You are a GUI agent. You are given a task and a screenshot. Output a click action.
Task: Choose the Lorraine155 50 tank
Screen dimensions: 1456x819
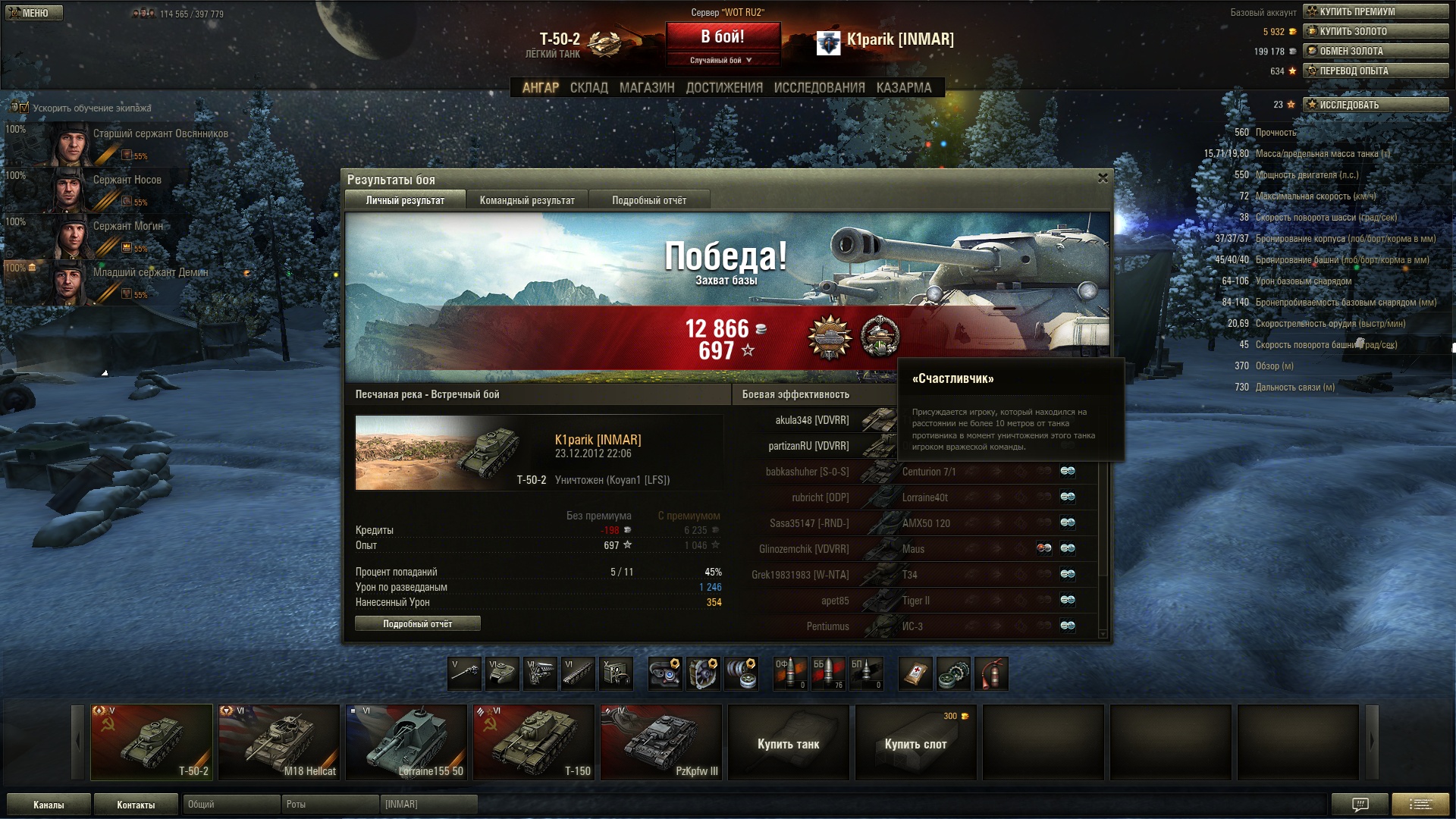pos(406,742)
